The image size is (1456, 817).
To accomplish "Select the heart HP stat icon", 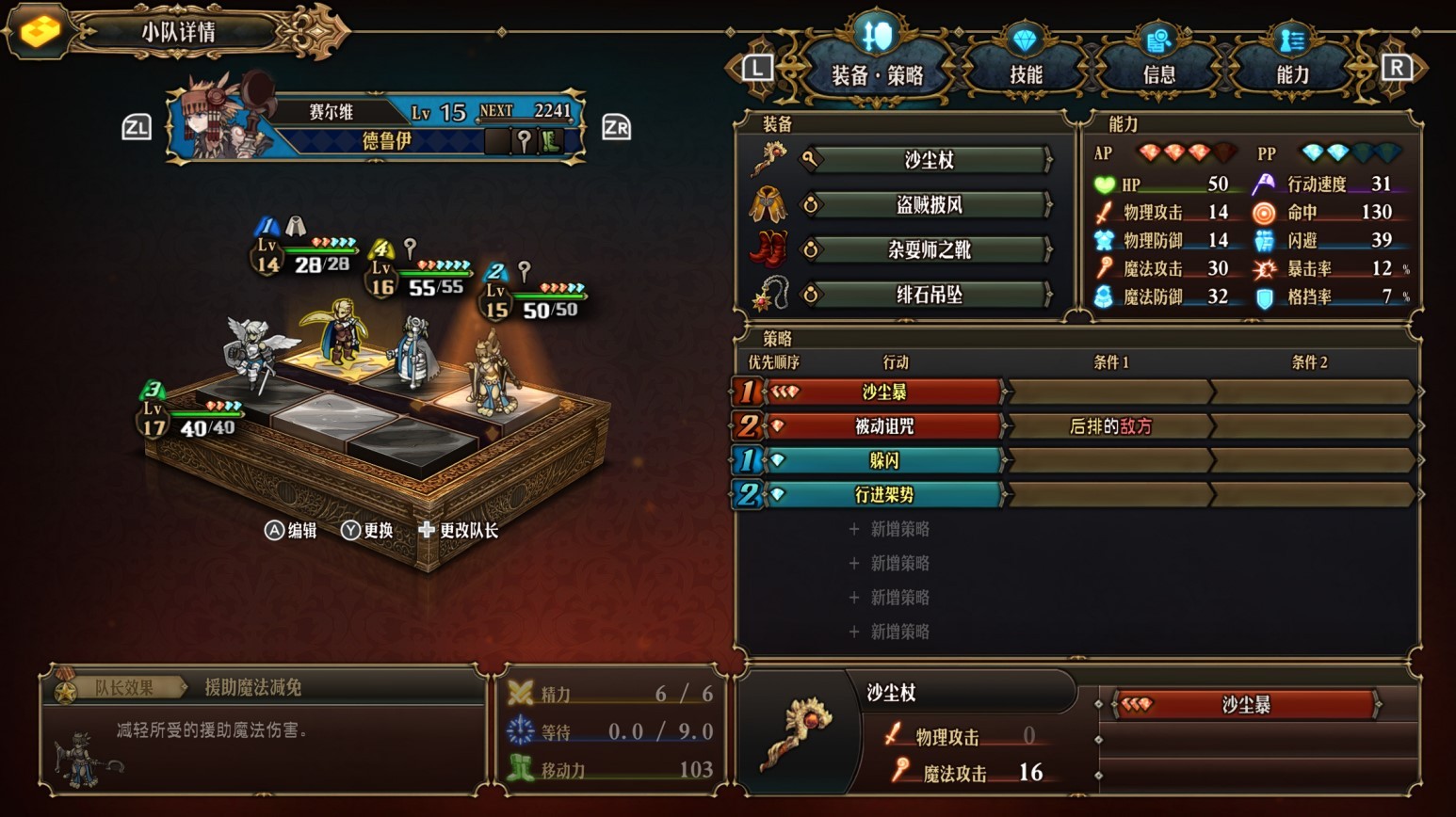I will click(x=1103, y=184).
